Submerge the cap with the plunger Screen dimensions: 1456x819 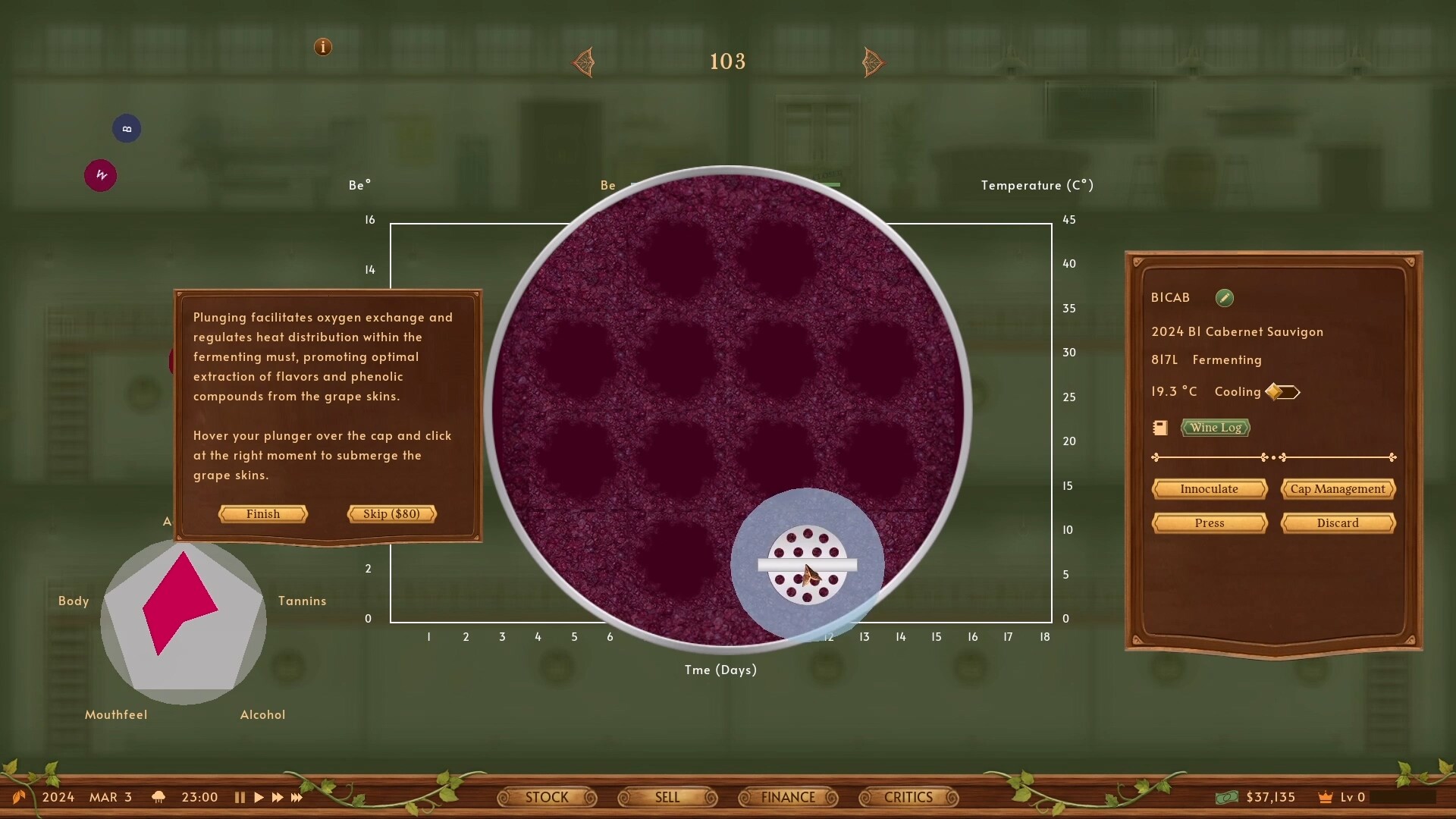(x=806, y=565)
